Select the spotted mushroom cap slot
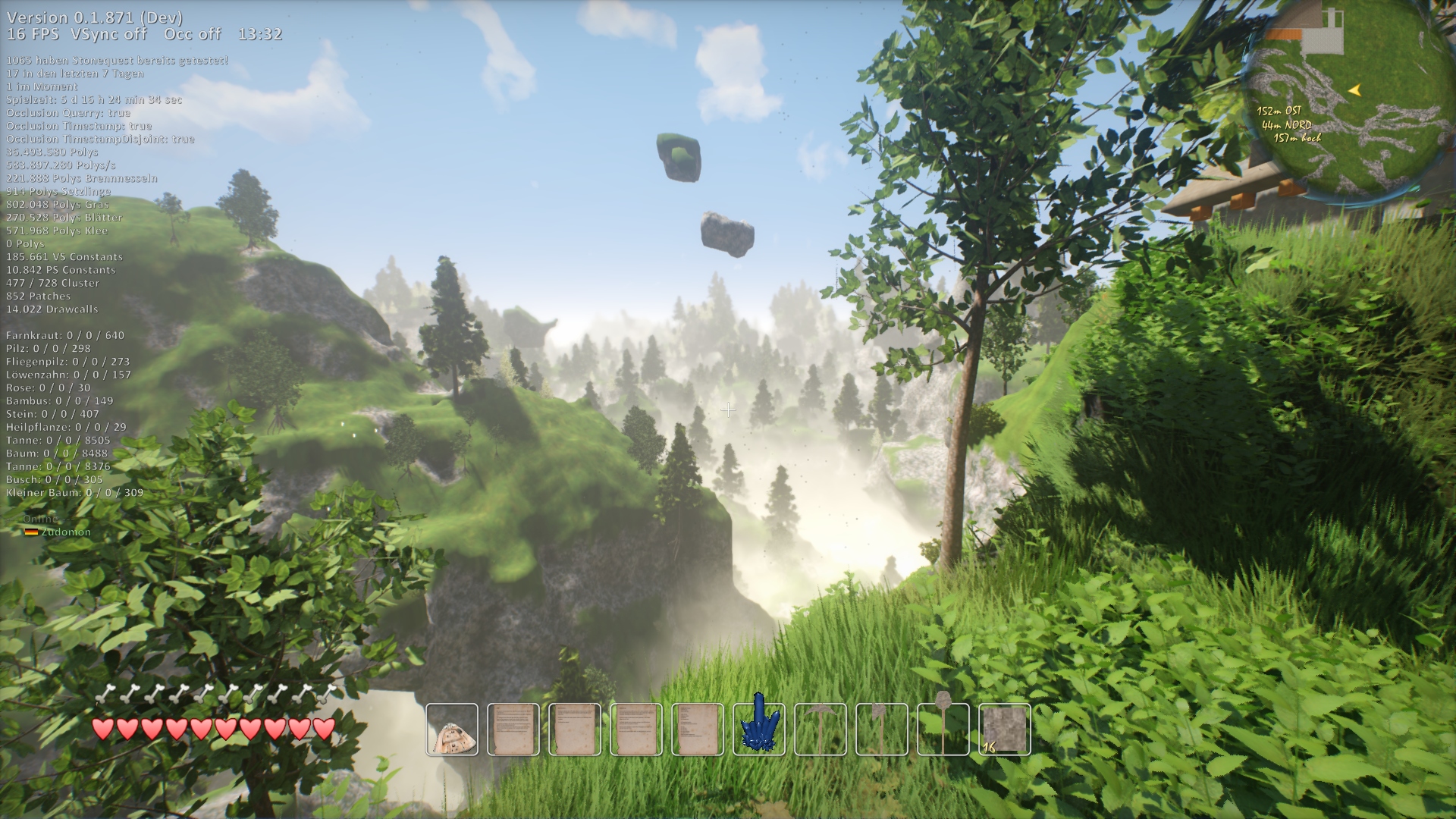The image size is (1456, 819). pyautogui.click(x=452, y=730)
